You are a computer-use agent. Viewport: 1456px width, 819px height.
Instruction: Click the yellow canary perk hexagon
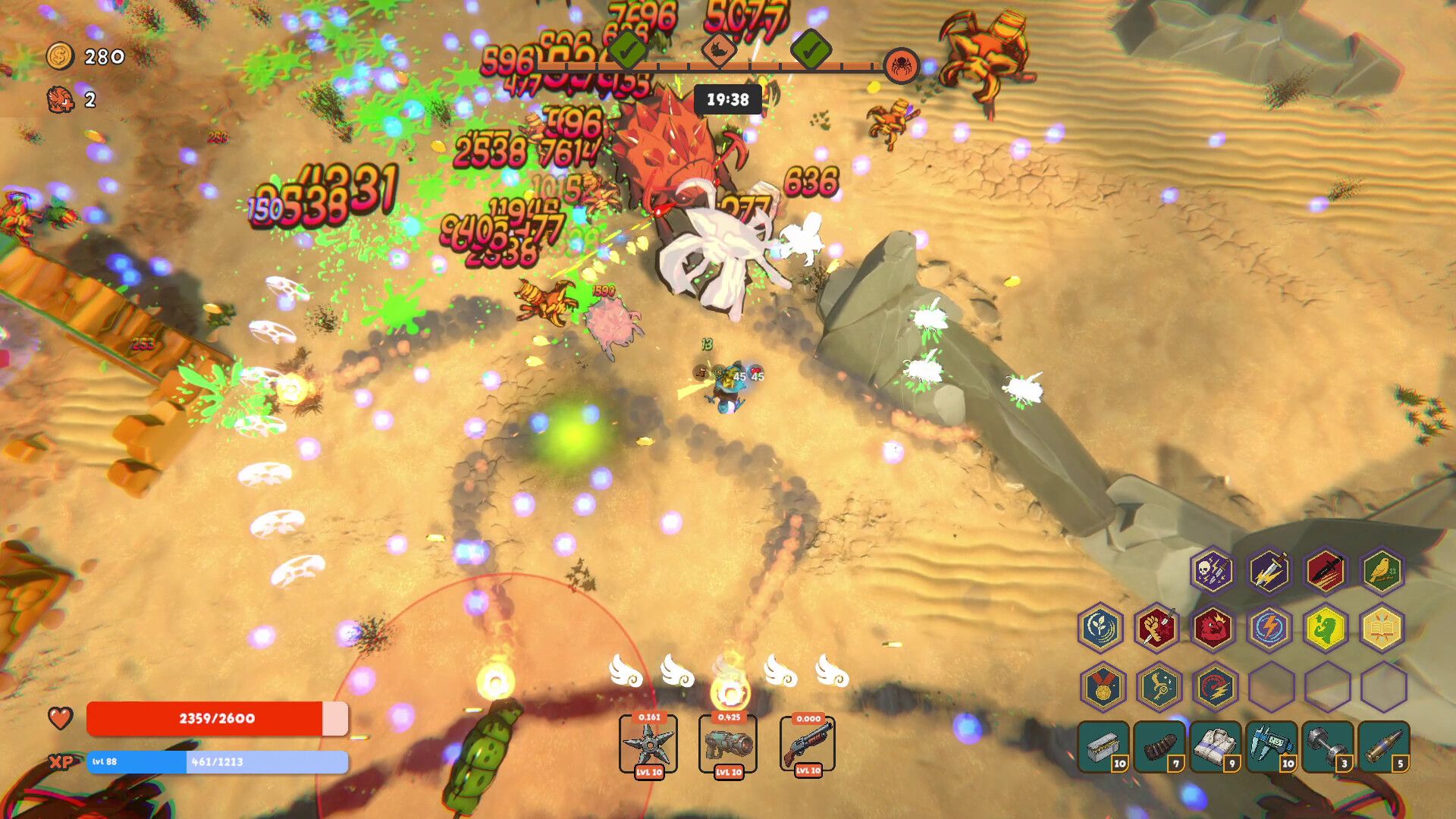(x=1380, y=573)
